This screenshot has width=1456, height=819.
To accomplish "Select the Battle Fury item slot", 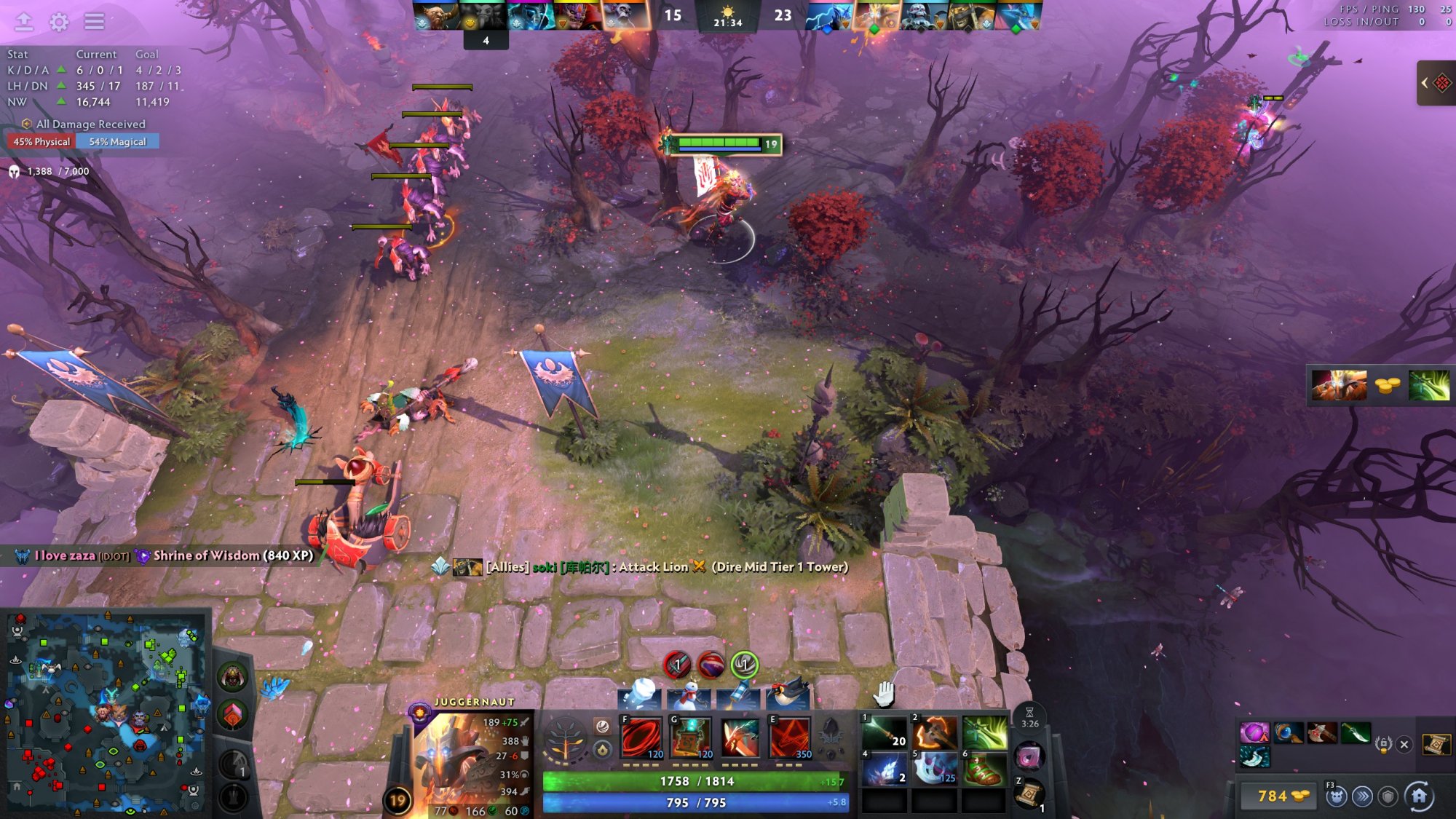I will coord(934,732).
